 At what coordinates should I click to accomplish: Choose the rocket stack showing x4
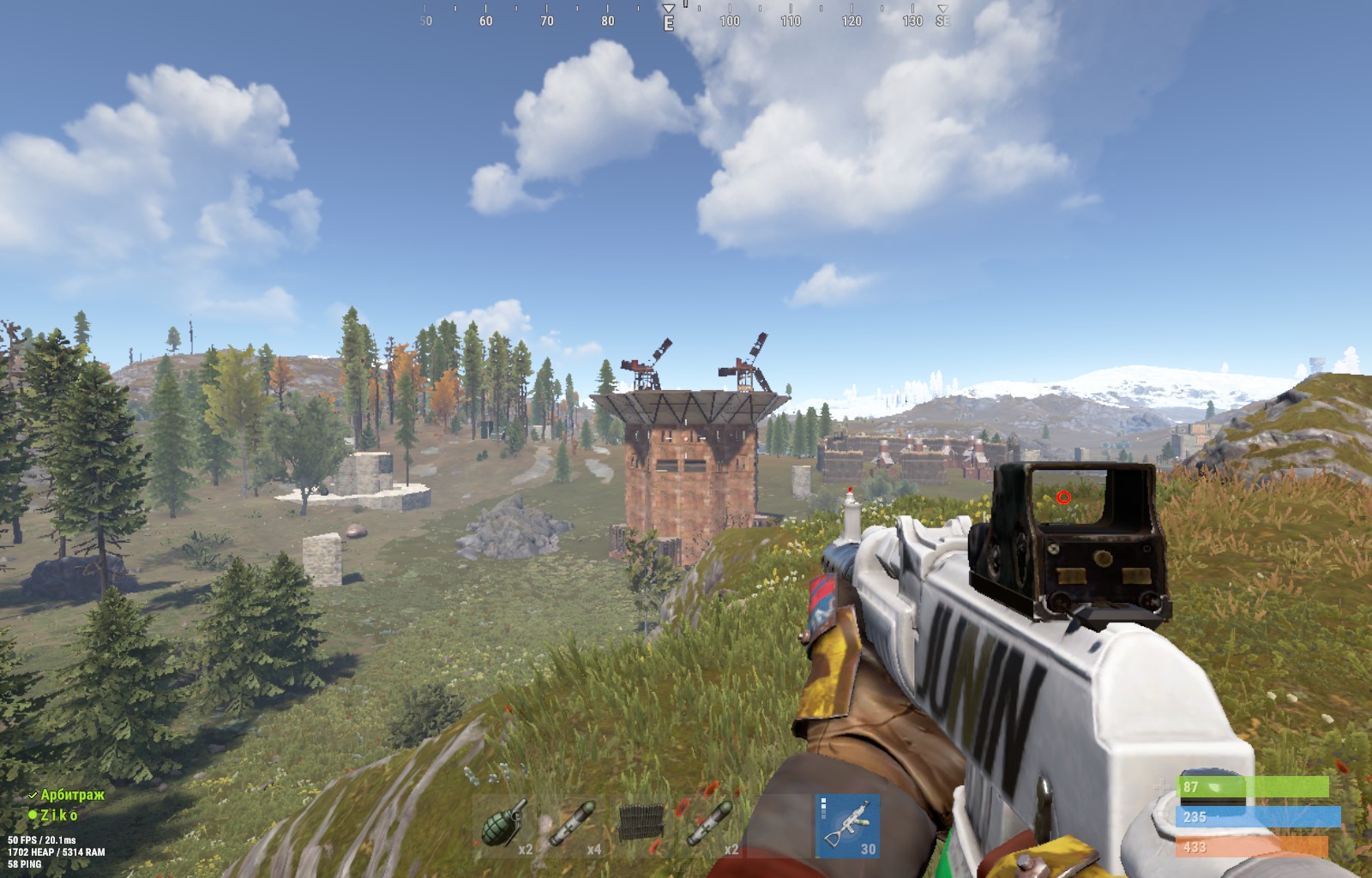(x=574, y=825)
